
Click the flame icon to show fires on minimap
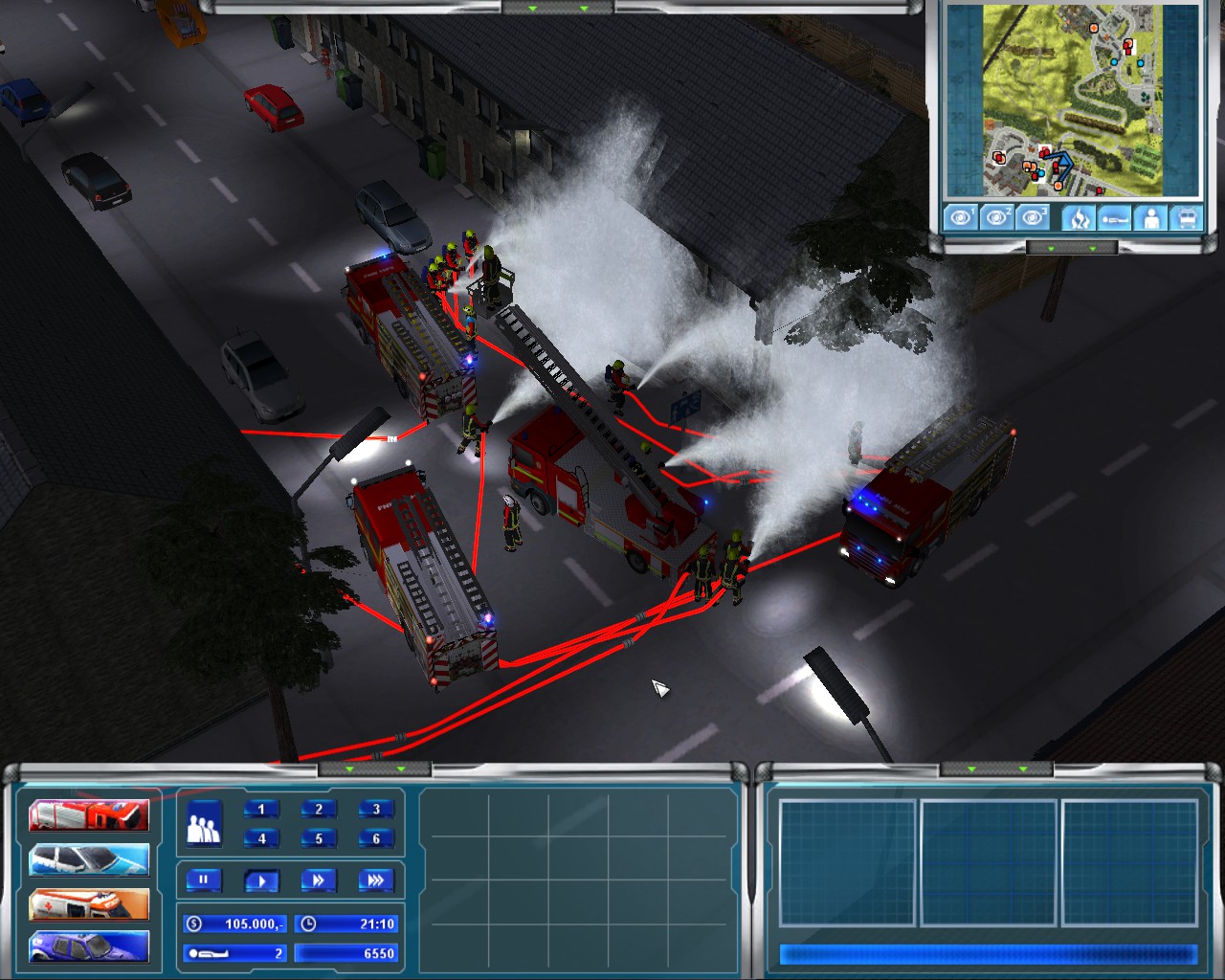tap(1078, 217)
